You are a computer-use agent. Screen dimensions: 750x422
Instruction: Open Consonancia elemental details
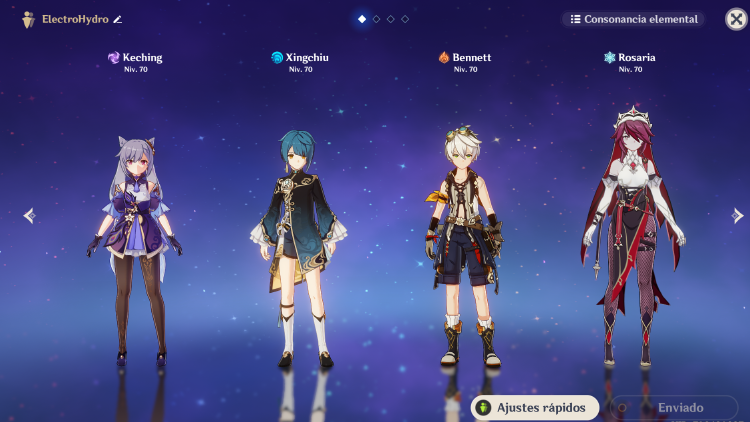(x=632, y=19)
